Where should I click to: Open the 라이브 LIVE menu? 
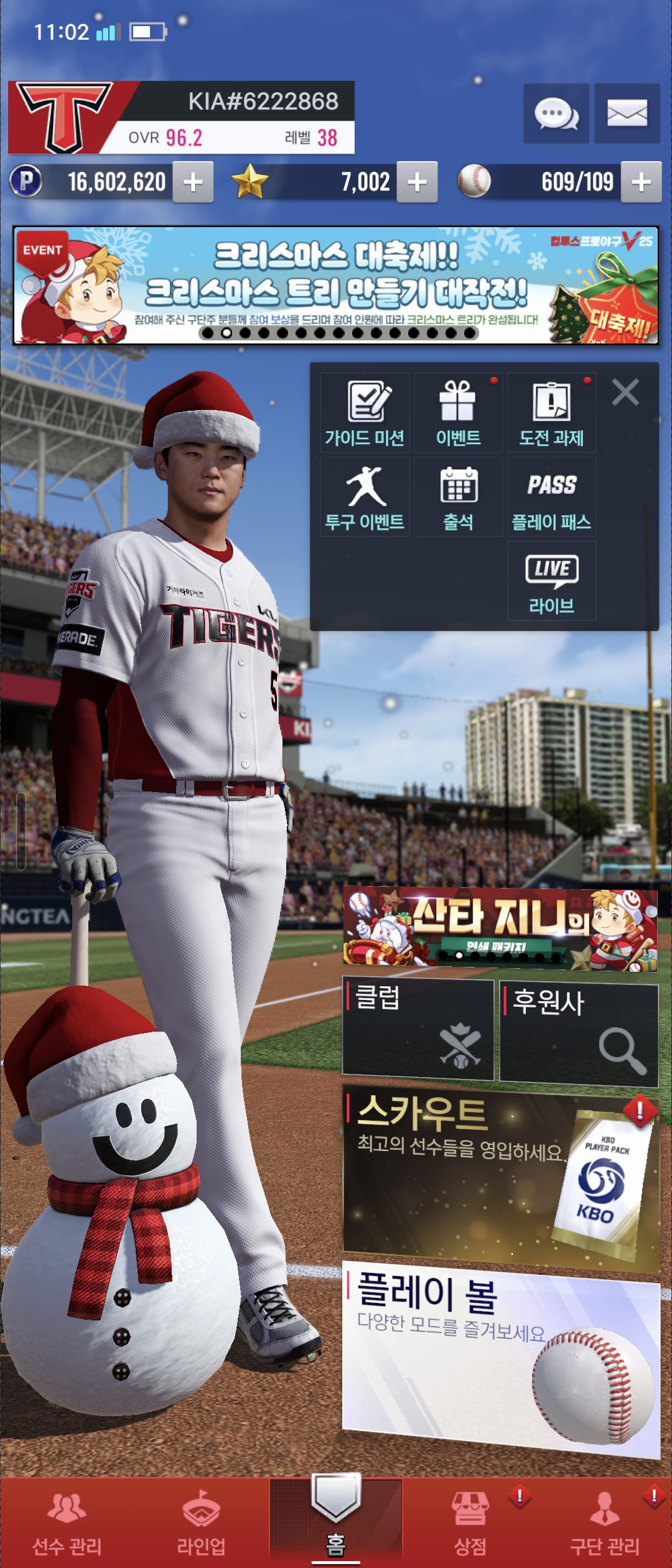tap(551, 581)
